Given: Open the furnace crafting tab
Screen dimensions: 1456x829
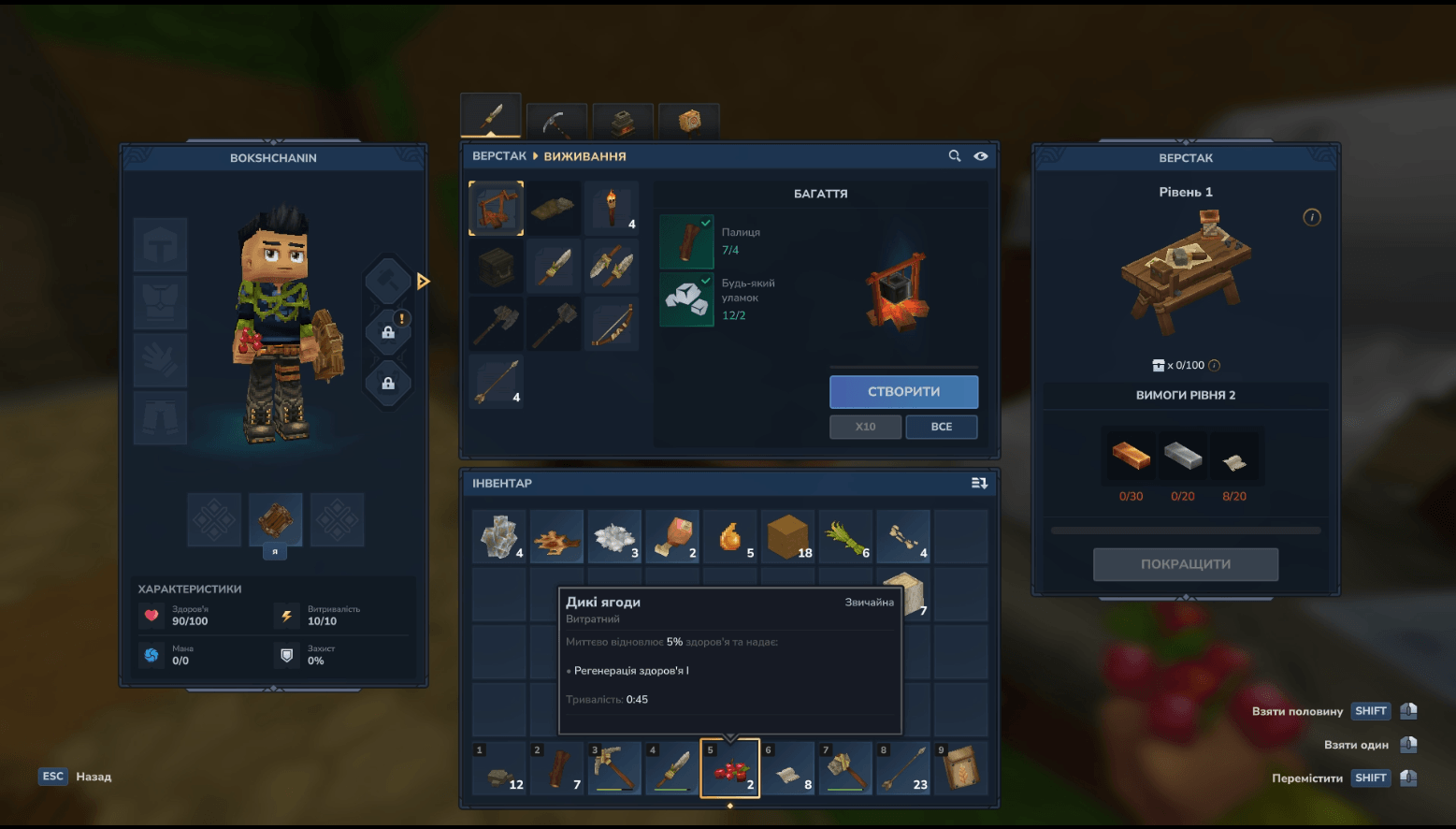Looking at the screenshot, I should (623, 122).
